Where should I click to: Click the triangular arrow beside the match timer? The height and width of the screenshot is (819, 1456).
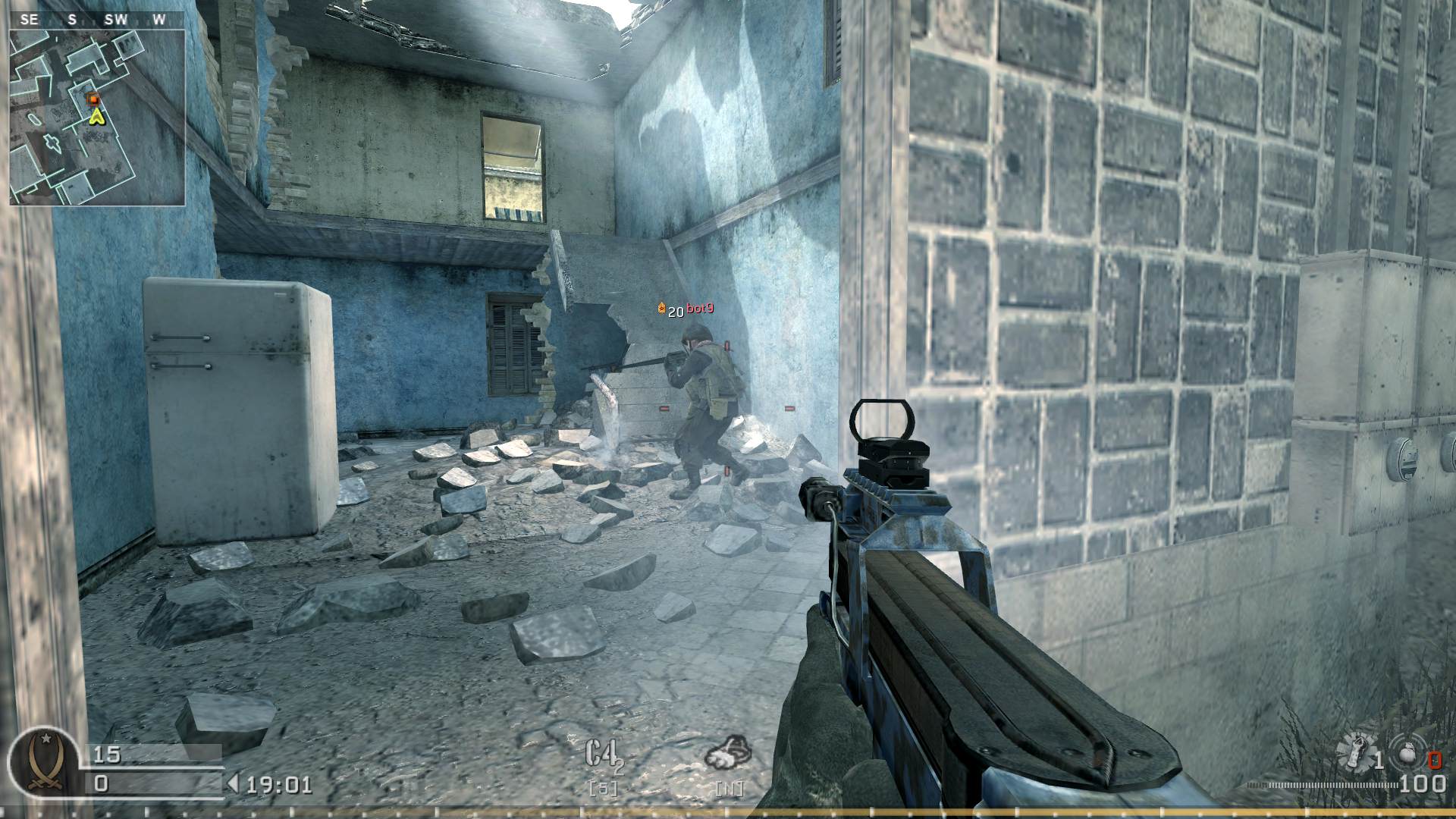(233, 783)
